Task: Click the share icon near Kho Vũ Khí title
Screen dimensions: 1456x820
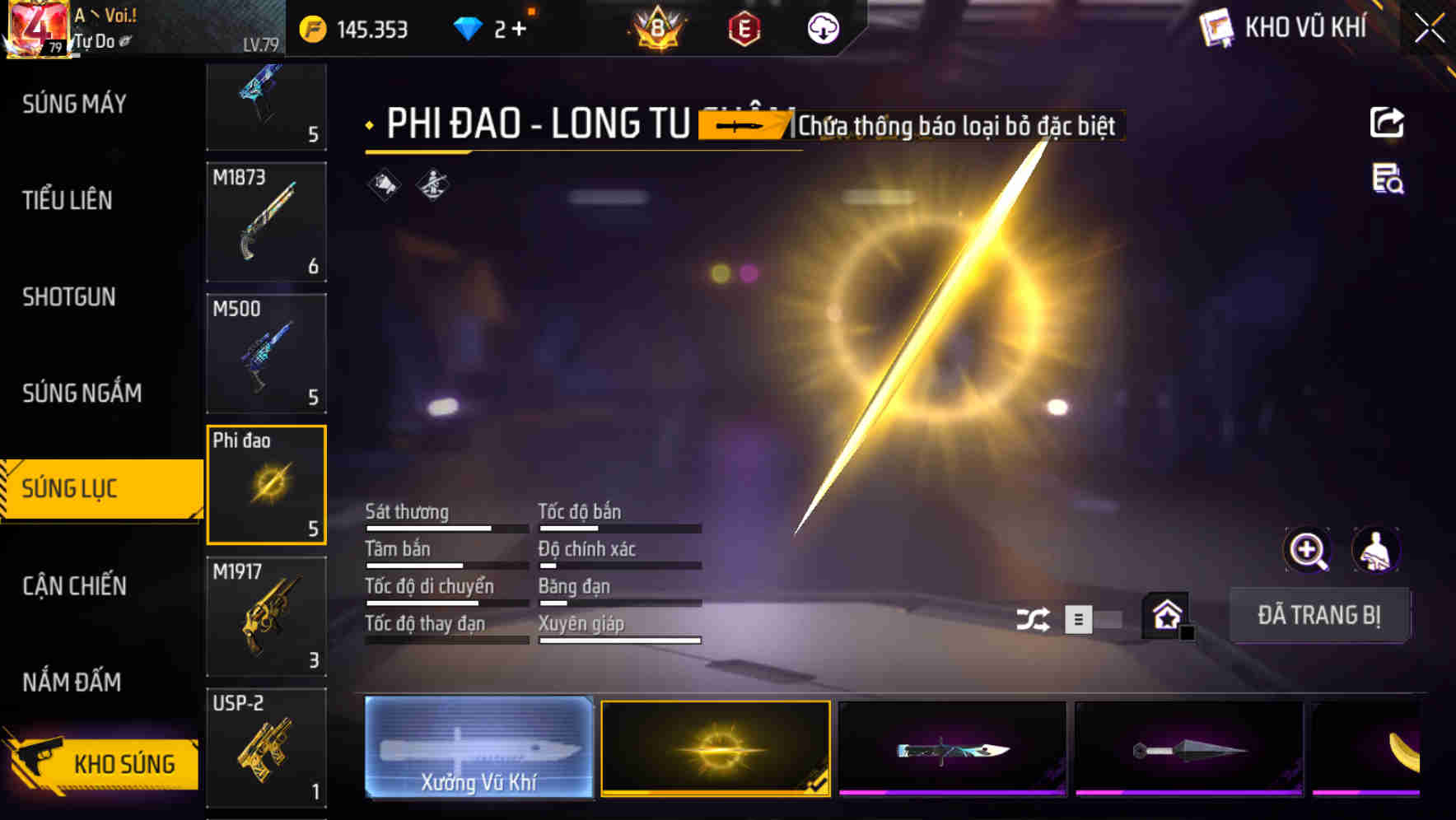Action: pyautogui.click(x=1387, y=122)
